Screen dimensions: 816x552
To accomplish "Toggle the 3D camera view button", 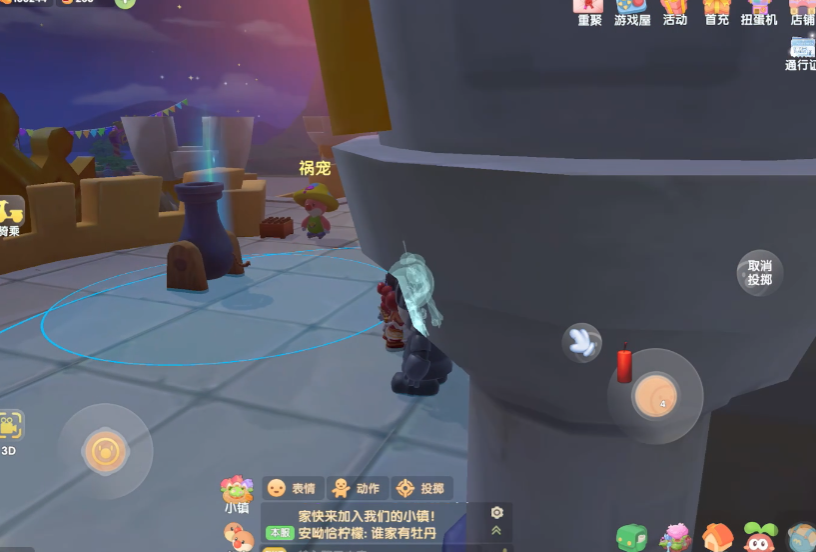I will coord(10,430).
